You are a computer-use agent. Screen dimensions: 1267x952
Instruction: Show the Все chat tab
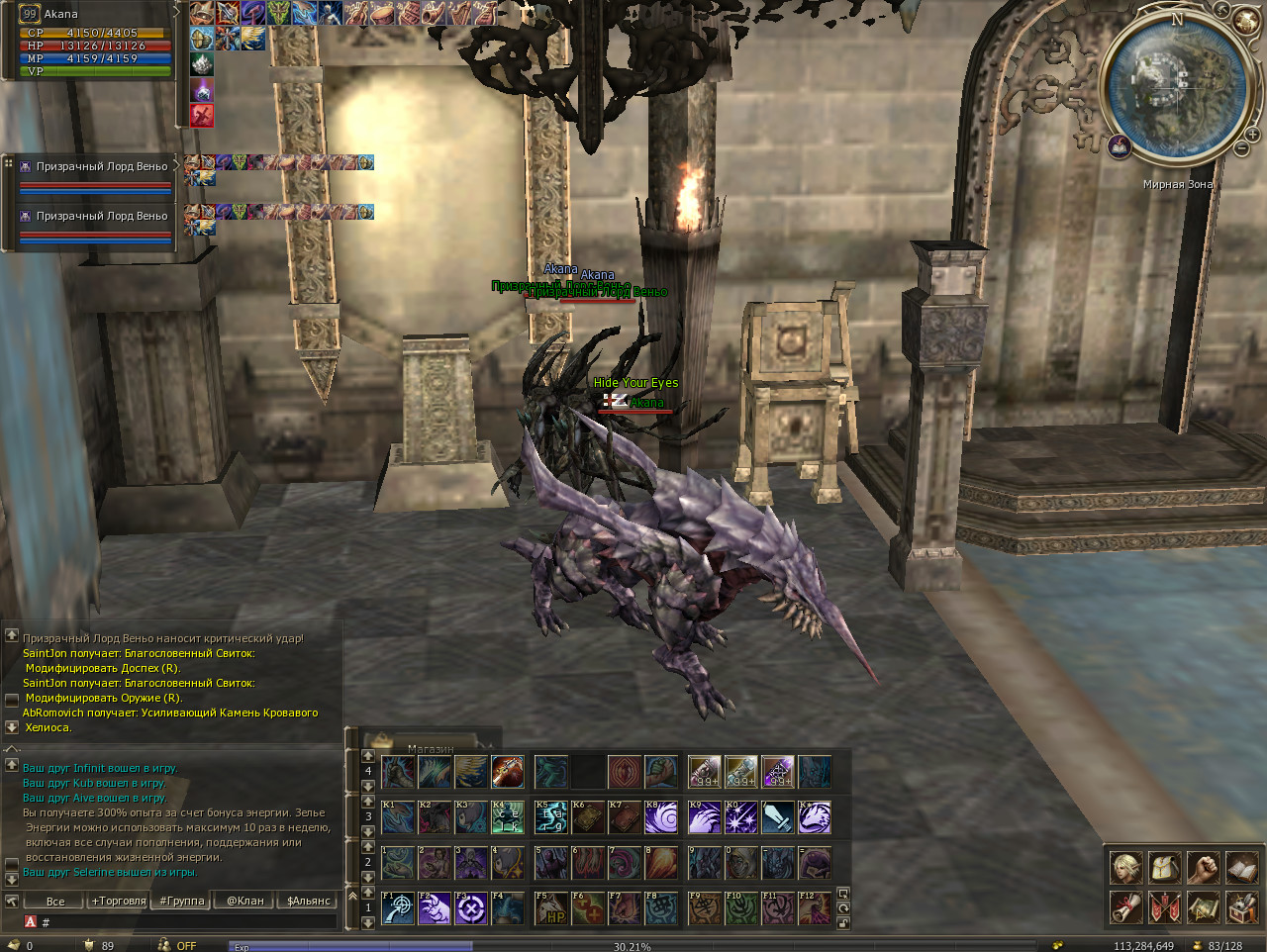[x=55, y=901]
